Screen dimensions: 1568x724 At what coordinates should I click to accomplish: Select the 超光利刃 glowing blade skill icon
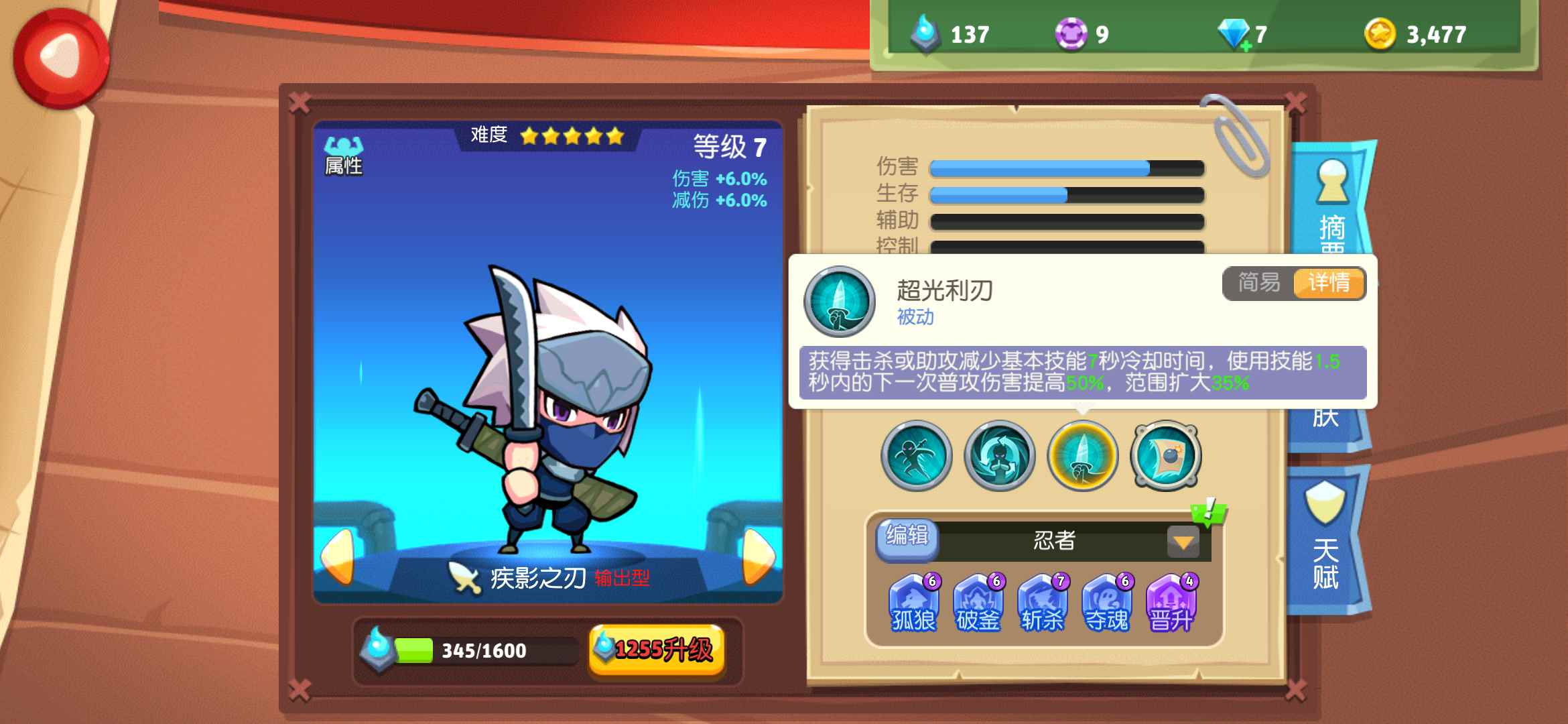(1082, 456)
